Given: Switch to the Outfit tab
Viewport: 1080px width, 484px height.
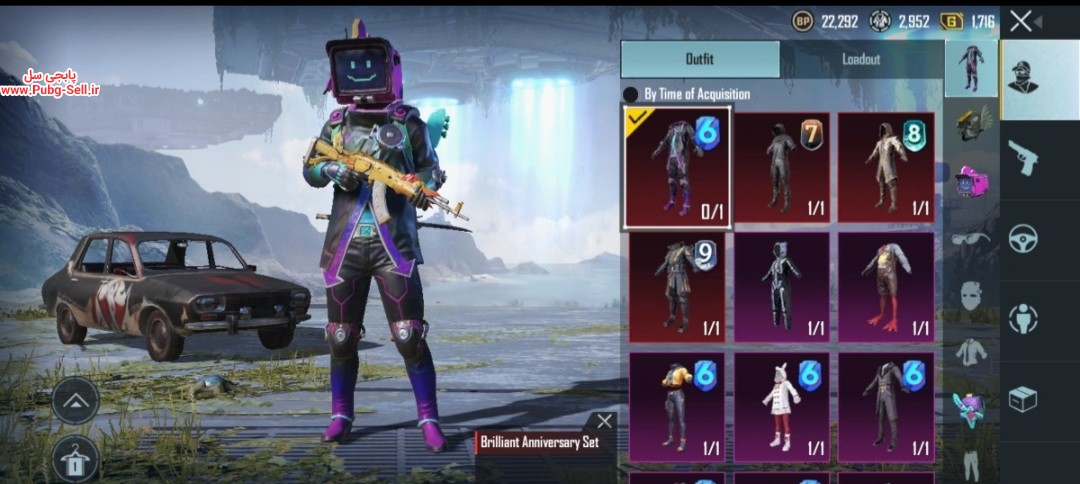Looking at the screenshot, I should click(699, 59).
